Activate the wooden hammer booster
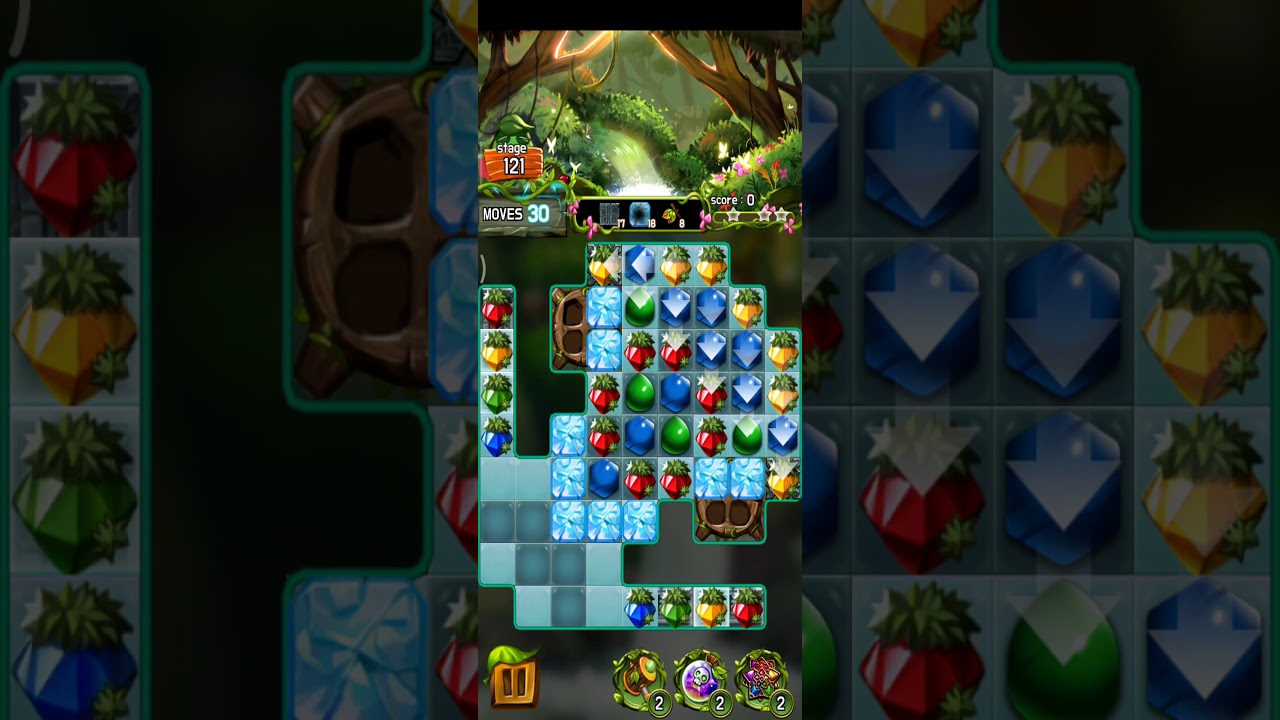This screenshot has width=1280, height=720. tap(638, 680)
